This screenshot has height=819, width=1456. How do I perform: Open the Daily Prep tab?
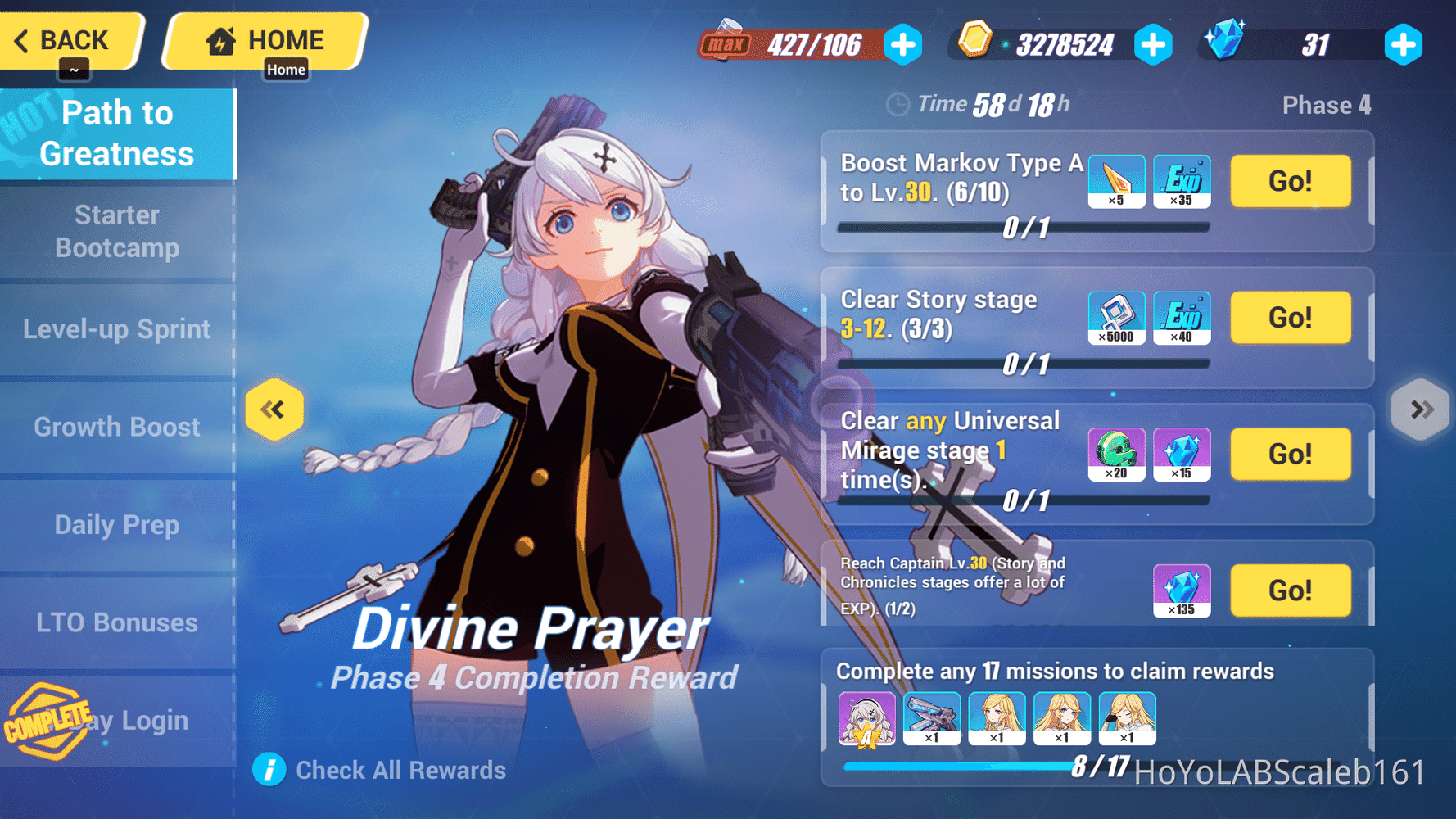pyautogui.click(x=117, y=524)
